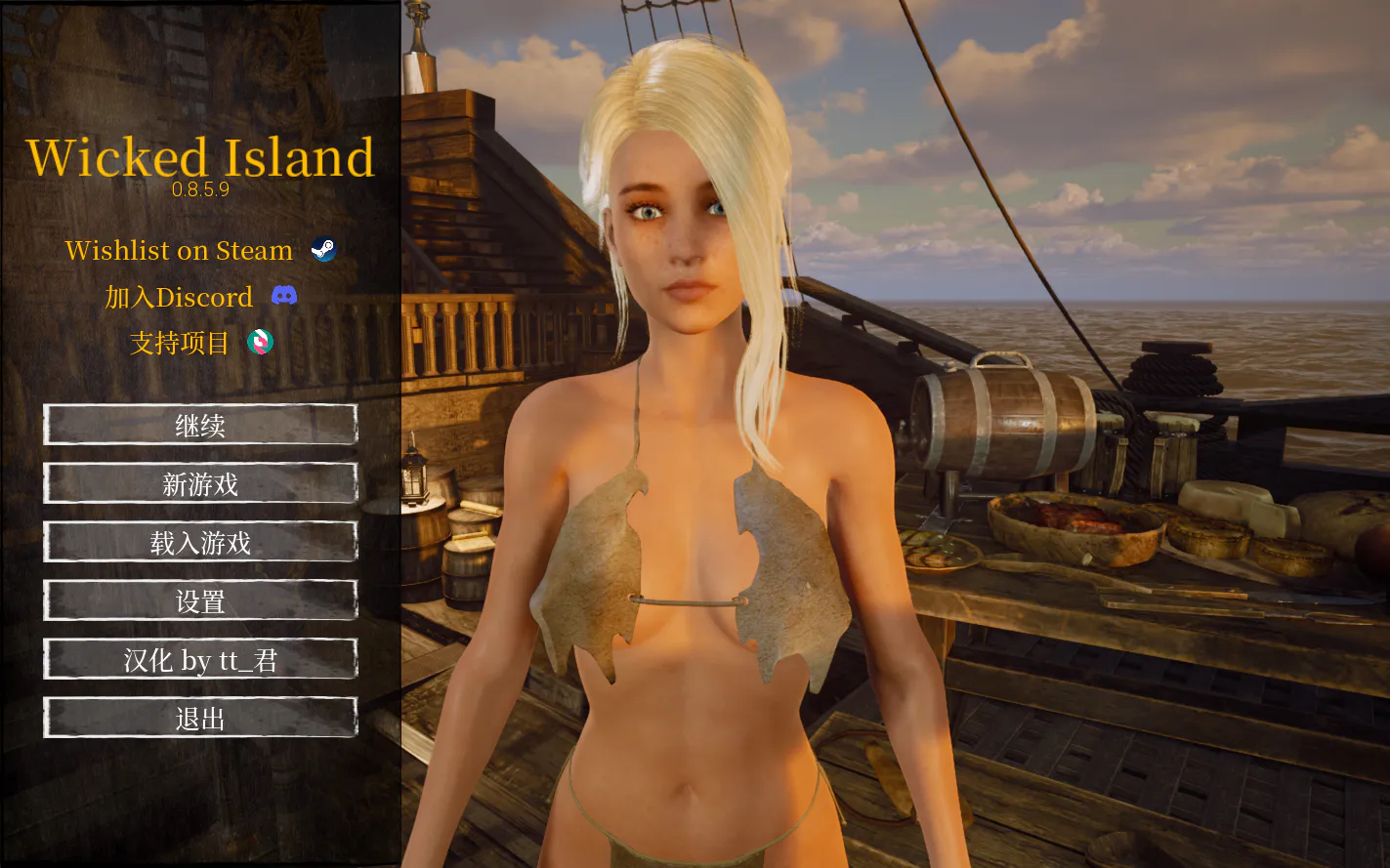Image resolution: width=1390 pixels, height=868 pixels.
Task: Support the project through the donation link
Action: [x=178, y=343]
